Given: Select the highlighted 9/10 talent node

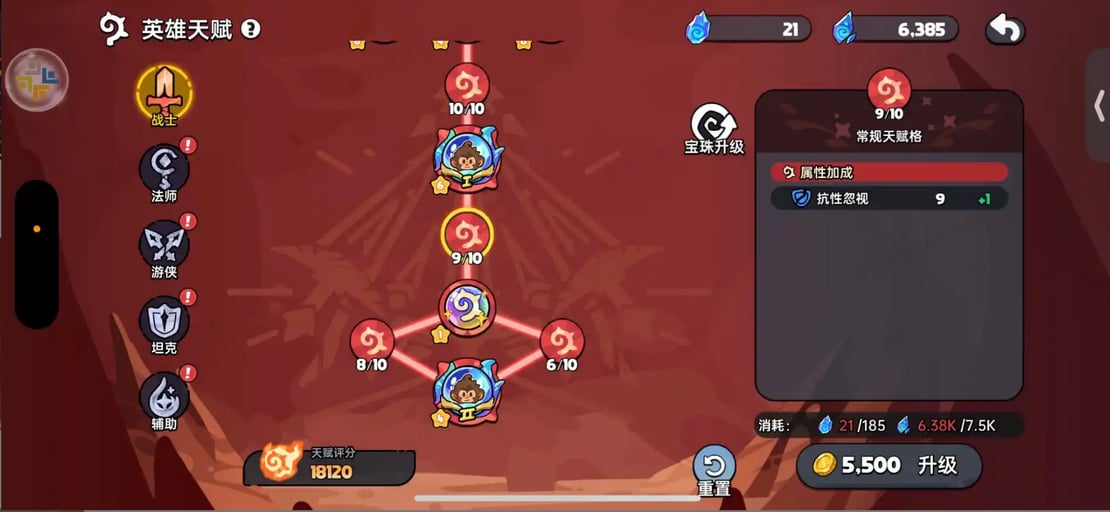Looking at the screenshot, I should (467, 235).
